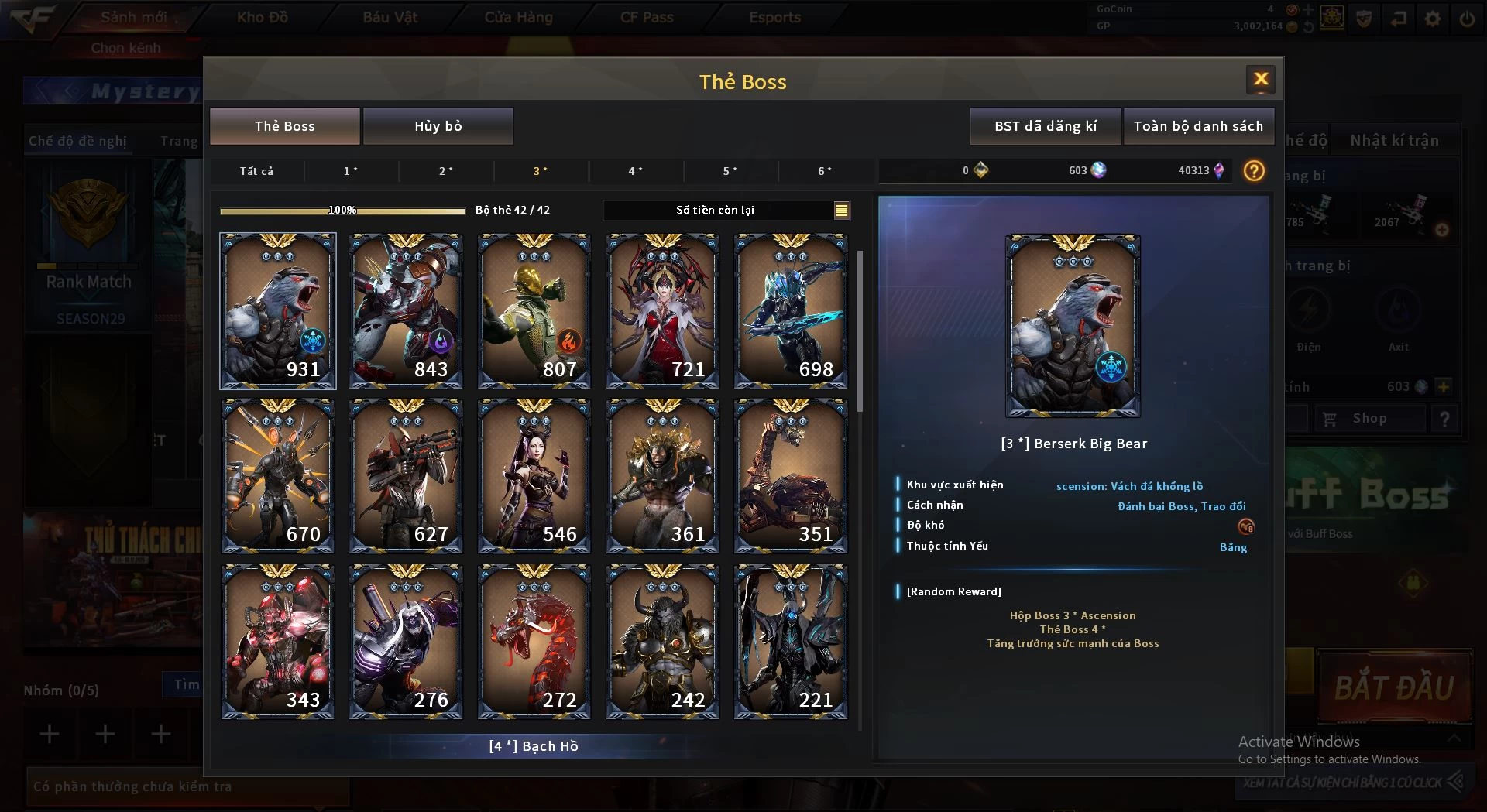
Task: Switch to the Thẻ Boss tab
Action: click(x=284, y=126)
